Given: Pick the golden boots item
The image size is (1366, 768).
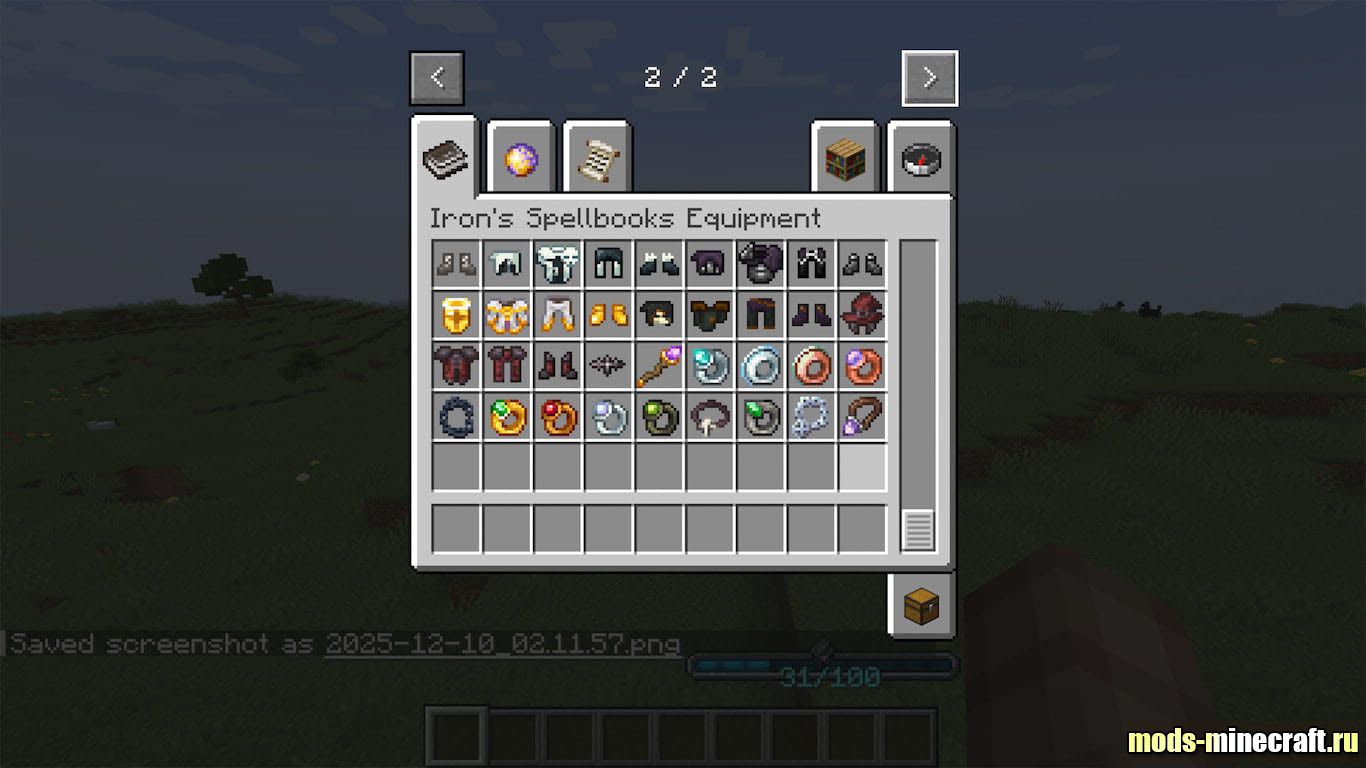Looking at the screenshot, I should (608, 315).
